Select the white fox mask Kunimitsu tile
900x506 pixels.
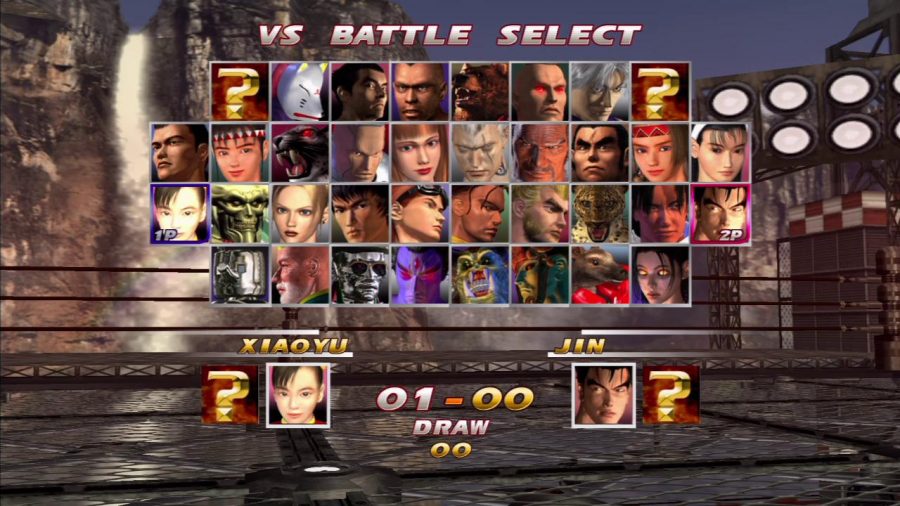[x=300, y=91]
